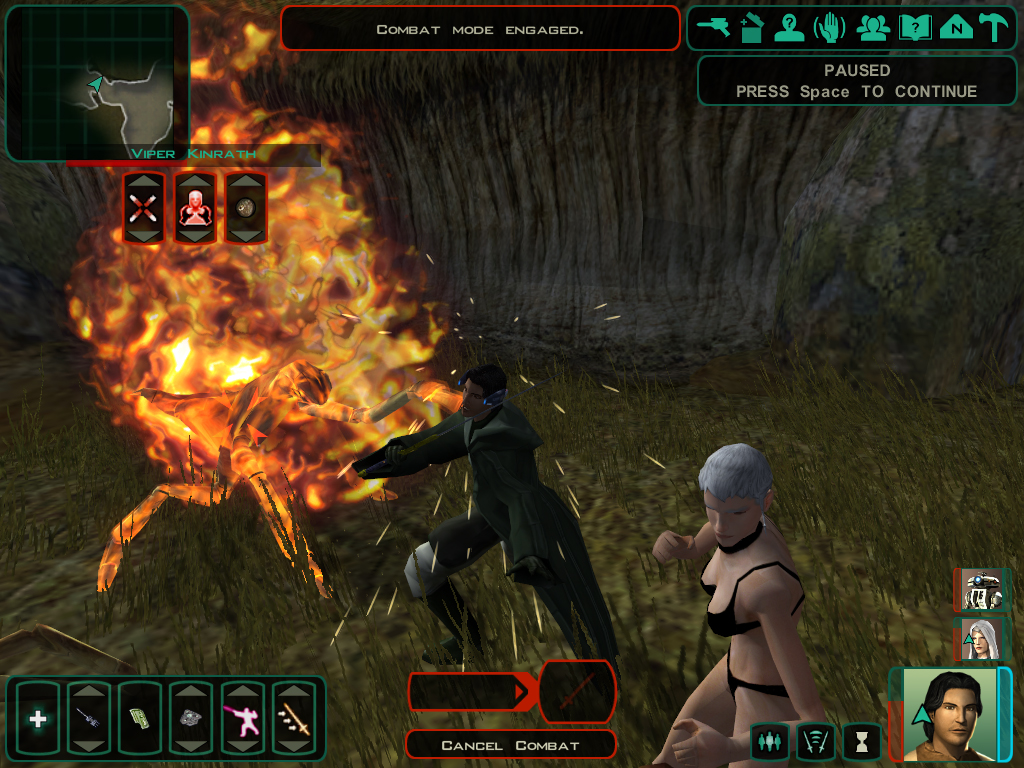Image resolution: width=1024 pixels, height=768 pixels.
Task: Choose the crossed-swords attack on Viper Kinrath
Action: coord(141,207)
